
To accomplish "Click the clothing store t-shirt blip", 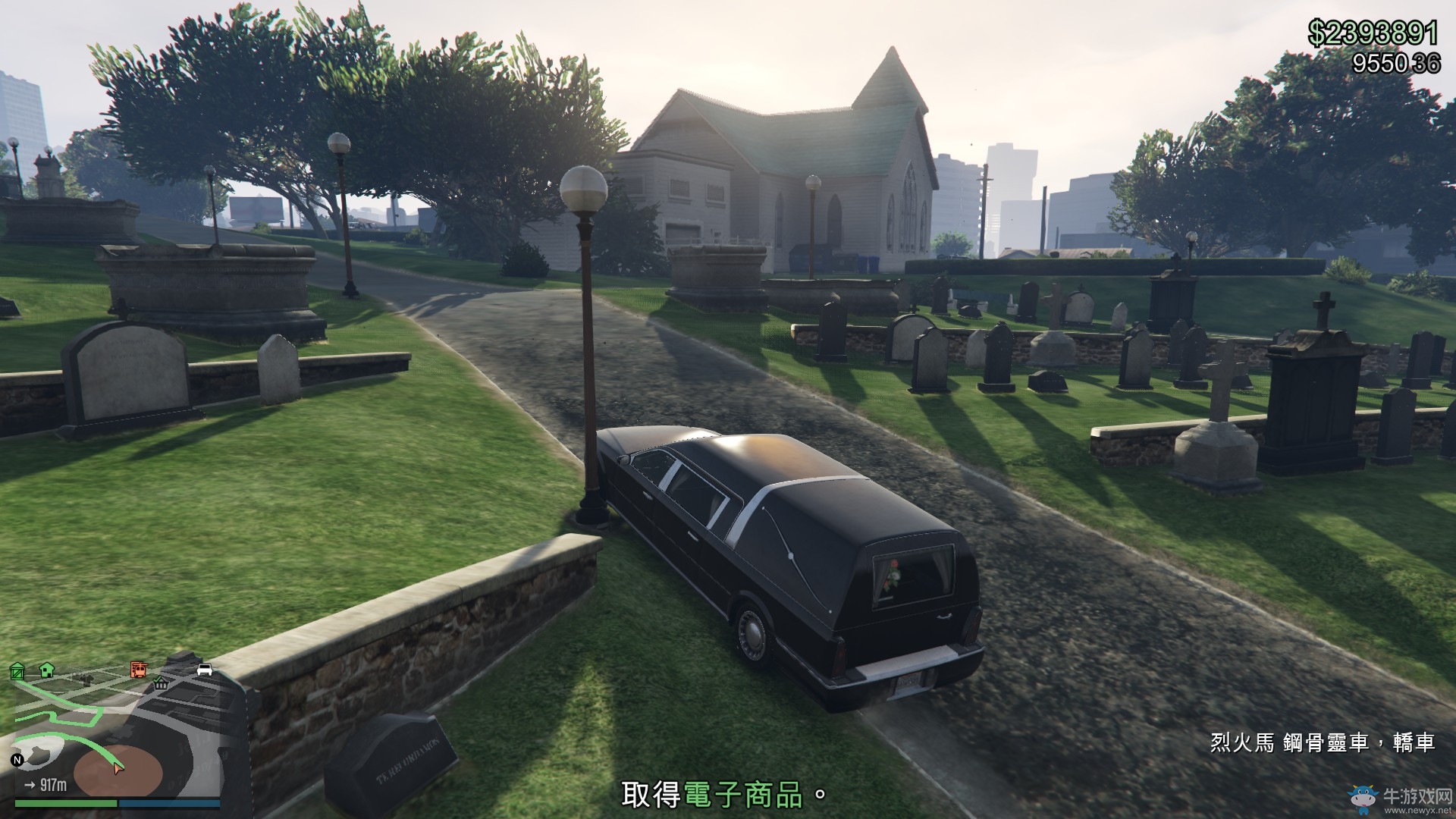I will click(87, 680).
